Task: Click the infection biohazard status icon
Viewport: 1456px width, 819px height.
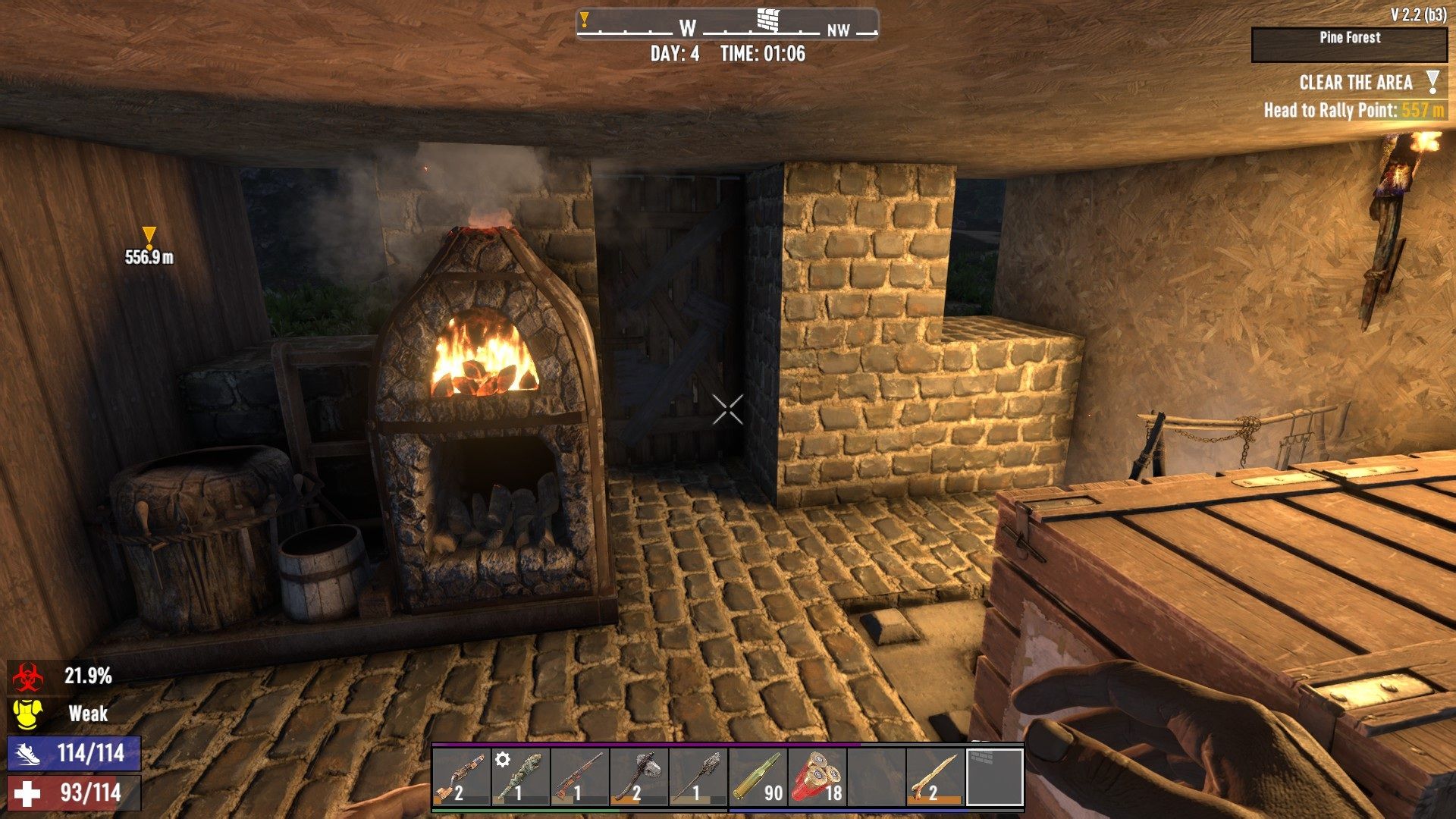Action: (x=27, y=676)
